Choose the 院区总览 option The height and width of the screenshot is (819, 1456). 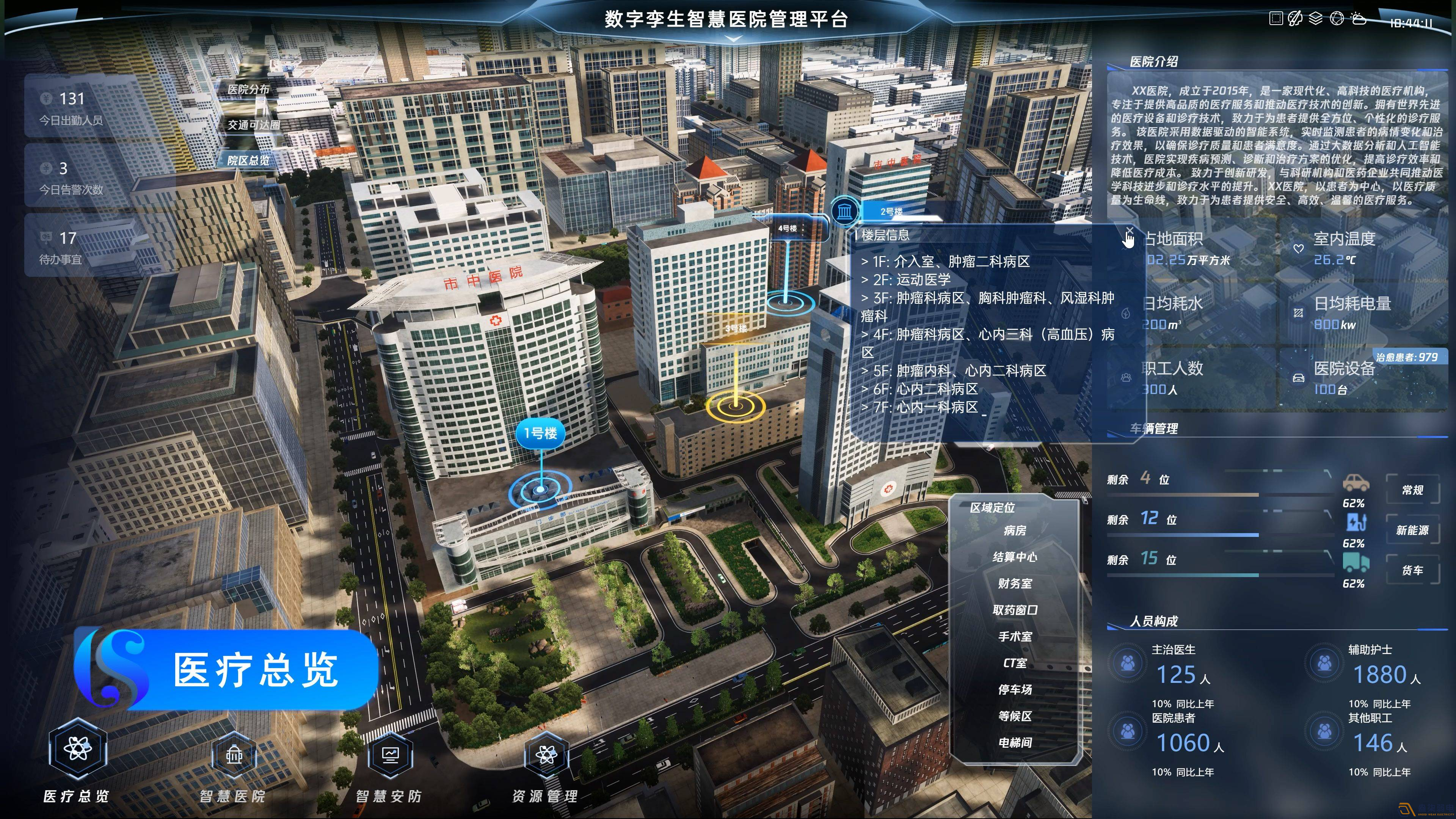(249, 160)
